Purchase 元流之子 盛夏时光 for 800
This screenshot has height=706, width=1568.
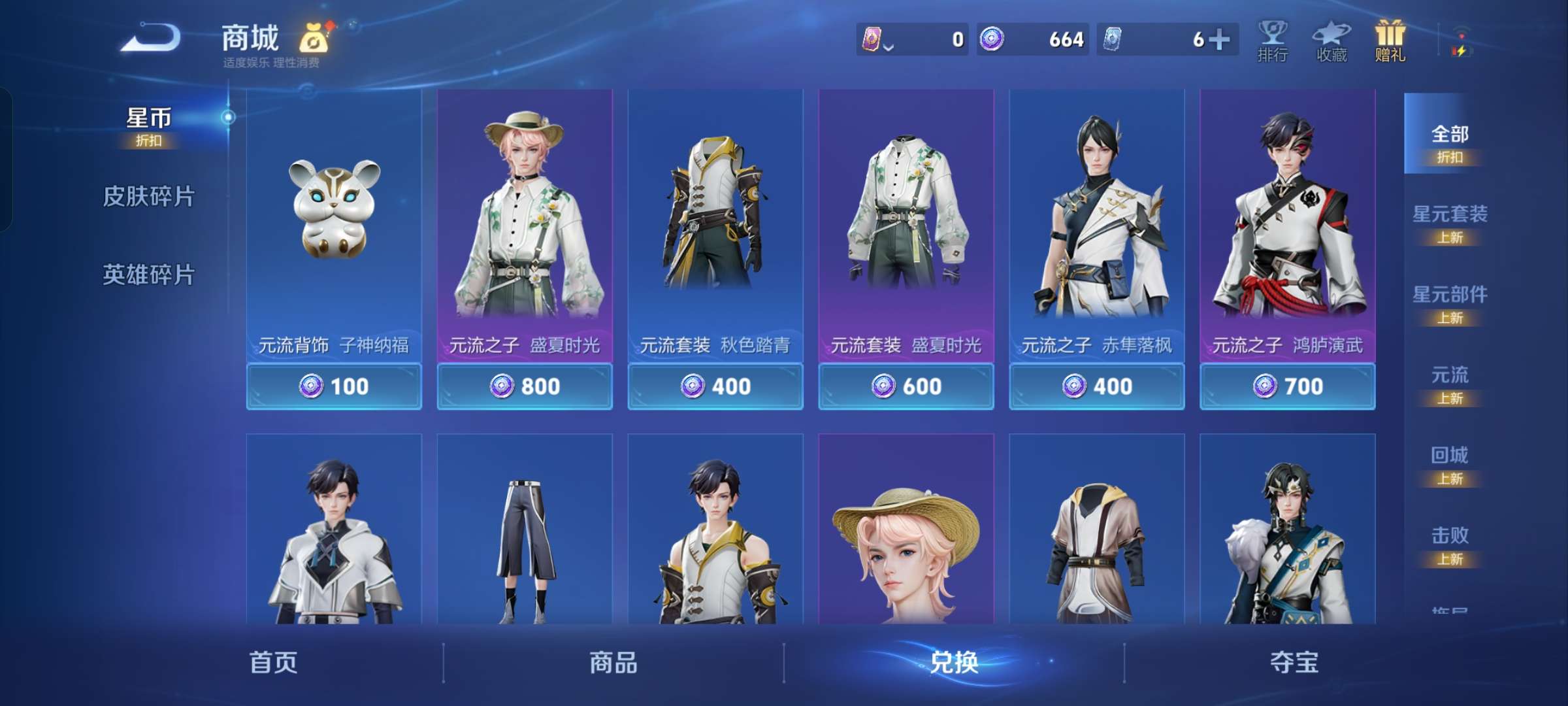(525, 386)
